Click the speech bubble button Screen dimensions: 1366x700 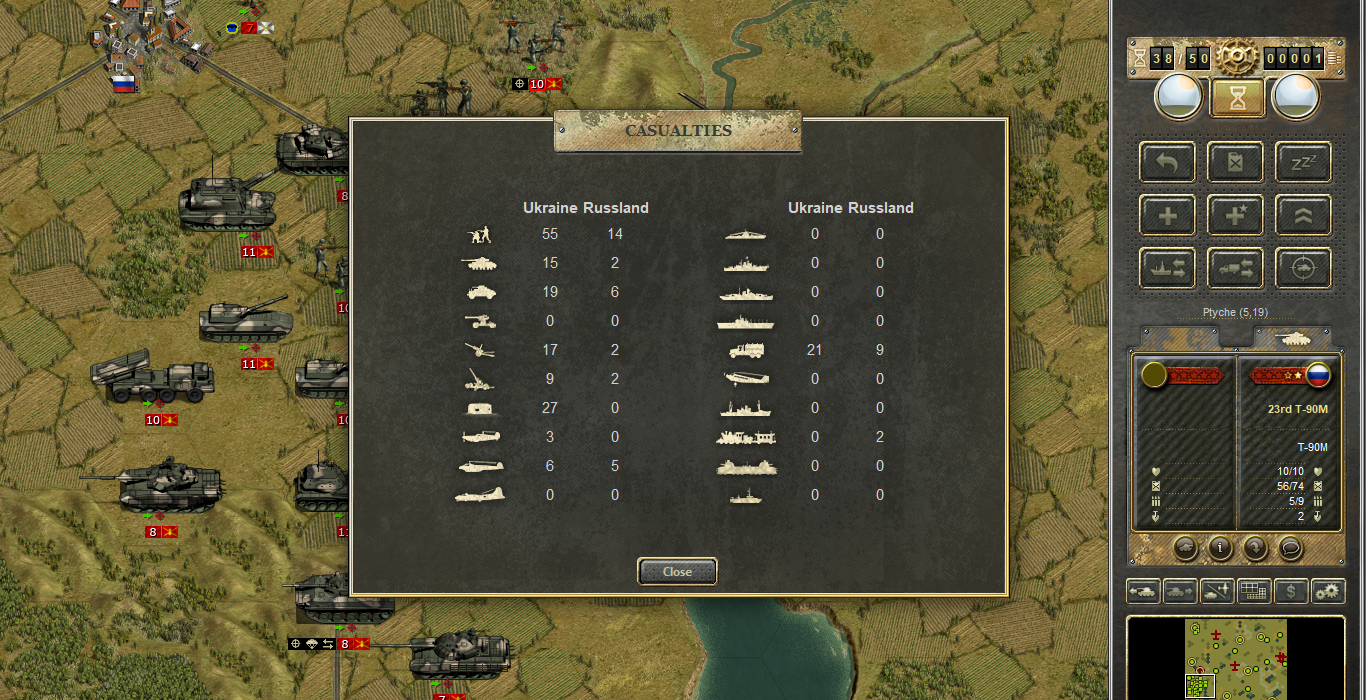pyautogui.click(x=1290, y=548)
